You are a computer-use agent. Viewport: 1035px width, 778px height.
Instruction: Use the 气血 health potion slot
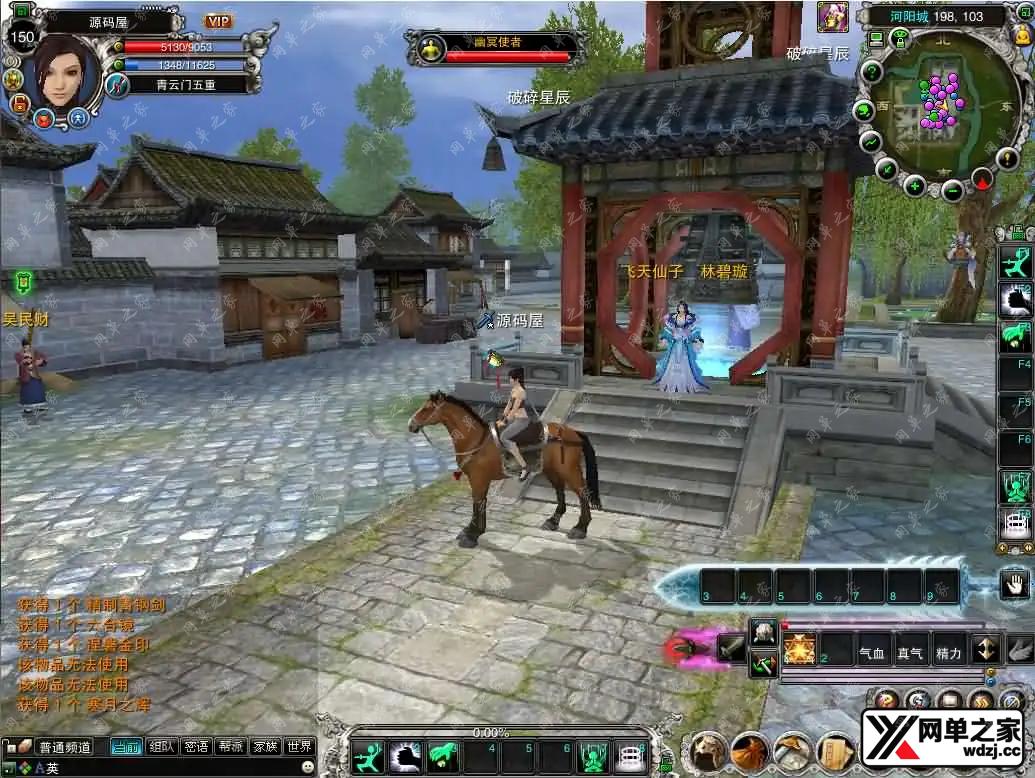point(873,653)
